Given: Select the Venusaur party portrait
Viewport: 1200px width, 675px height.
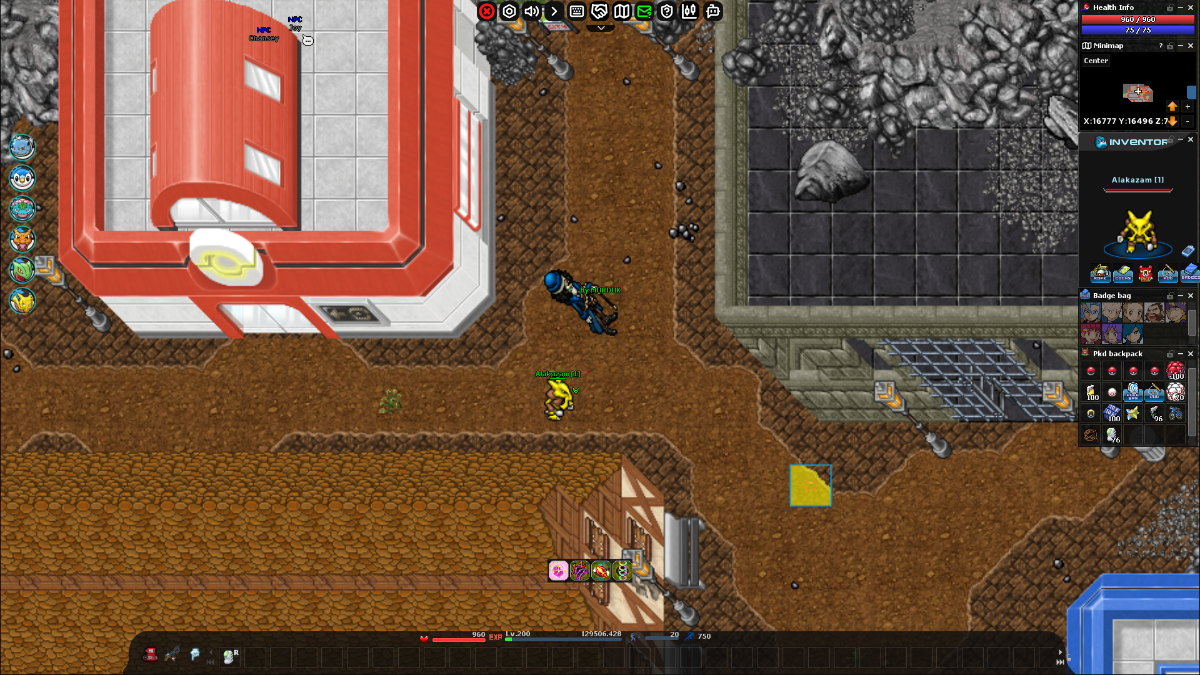Looking at the screenshot, I should point(22,209).
